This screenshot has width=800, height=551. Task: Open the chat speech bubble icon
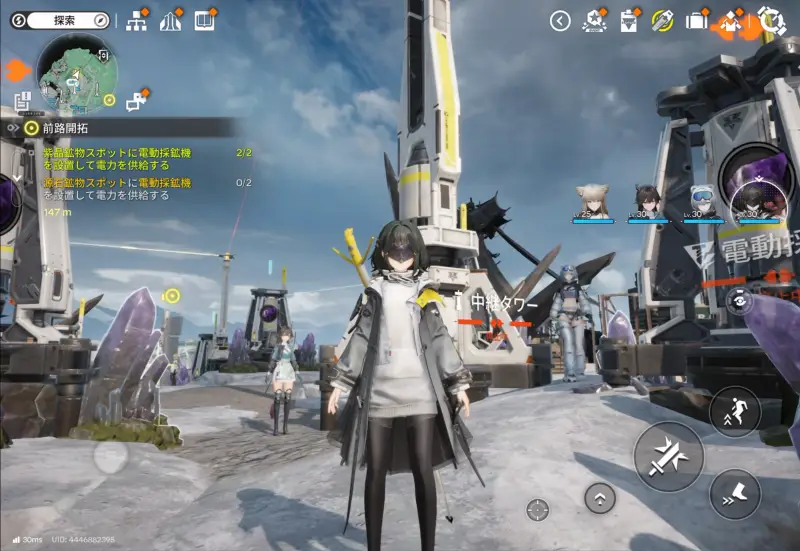tap(136, 100)
